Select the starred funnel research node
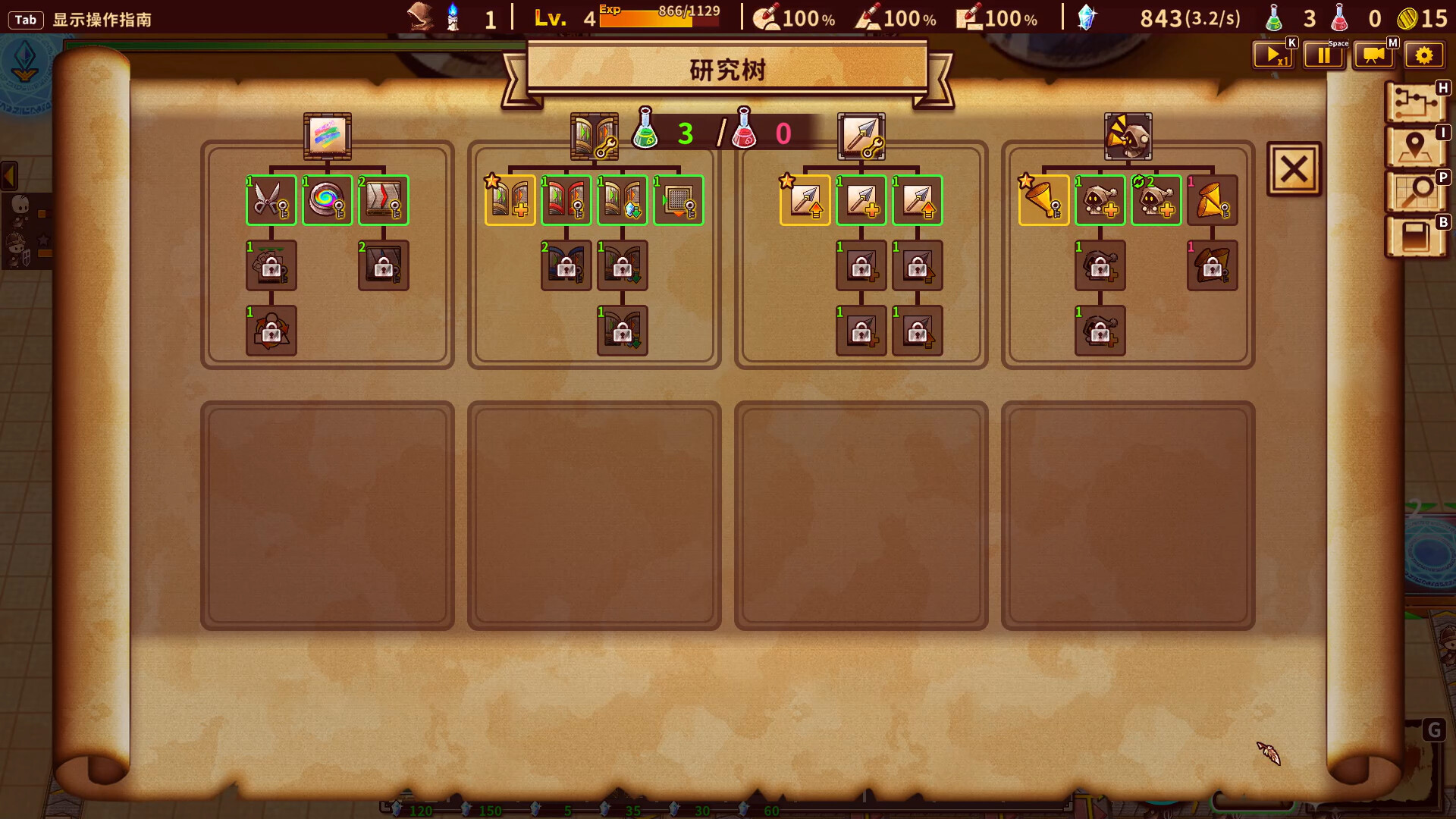 (x=1043, y=200)
